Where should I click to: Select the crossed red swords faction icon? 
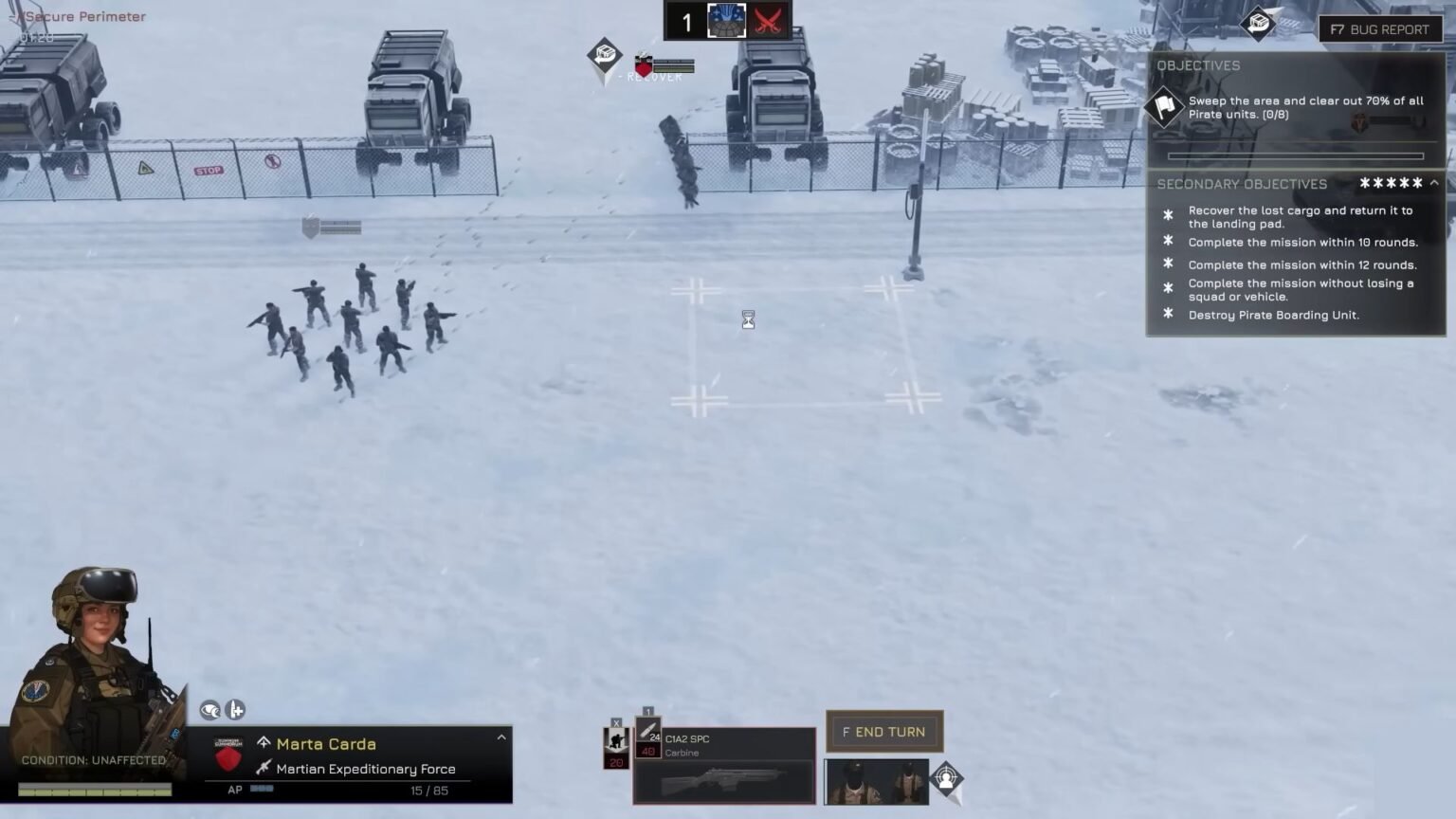point(768,21)
